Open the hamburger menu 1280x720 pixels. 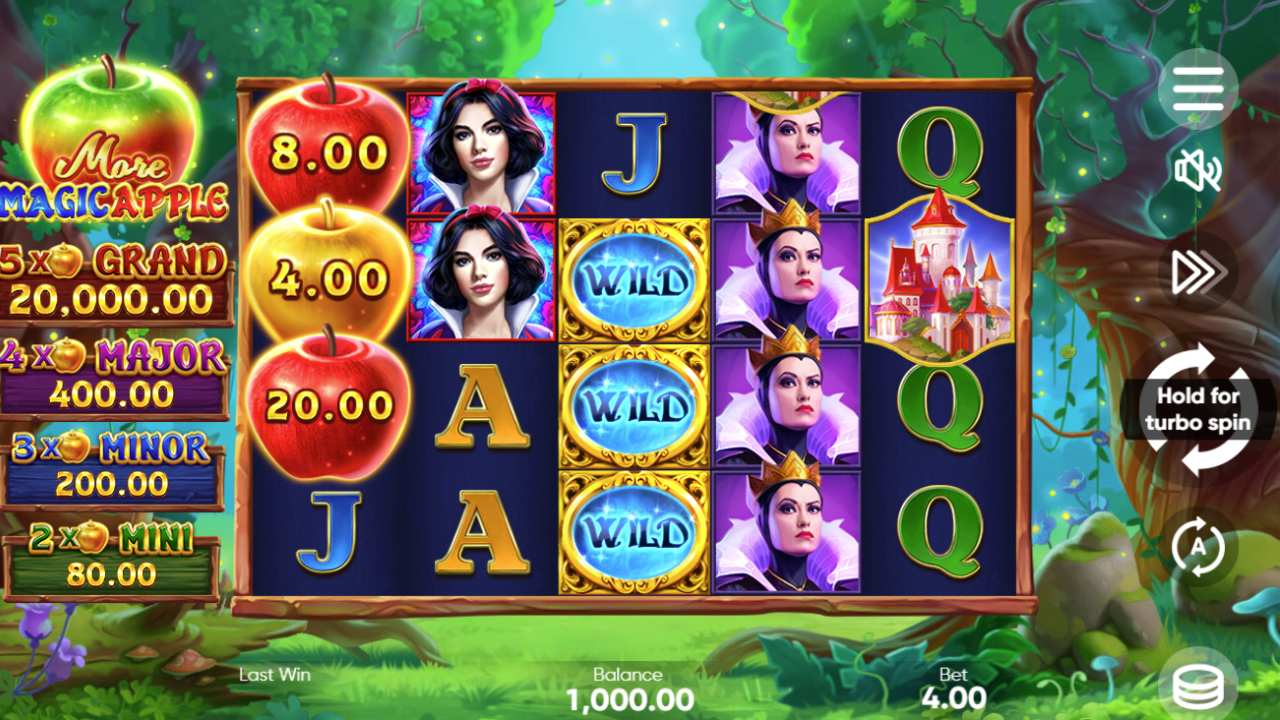[1197, 88]
